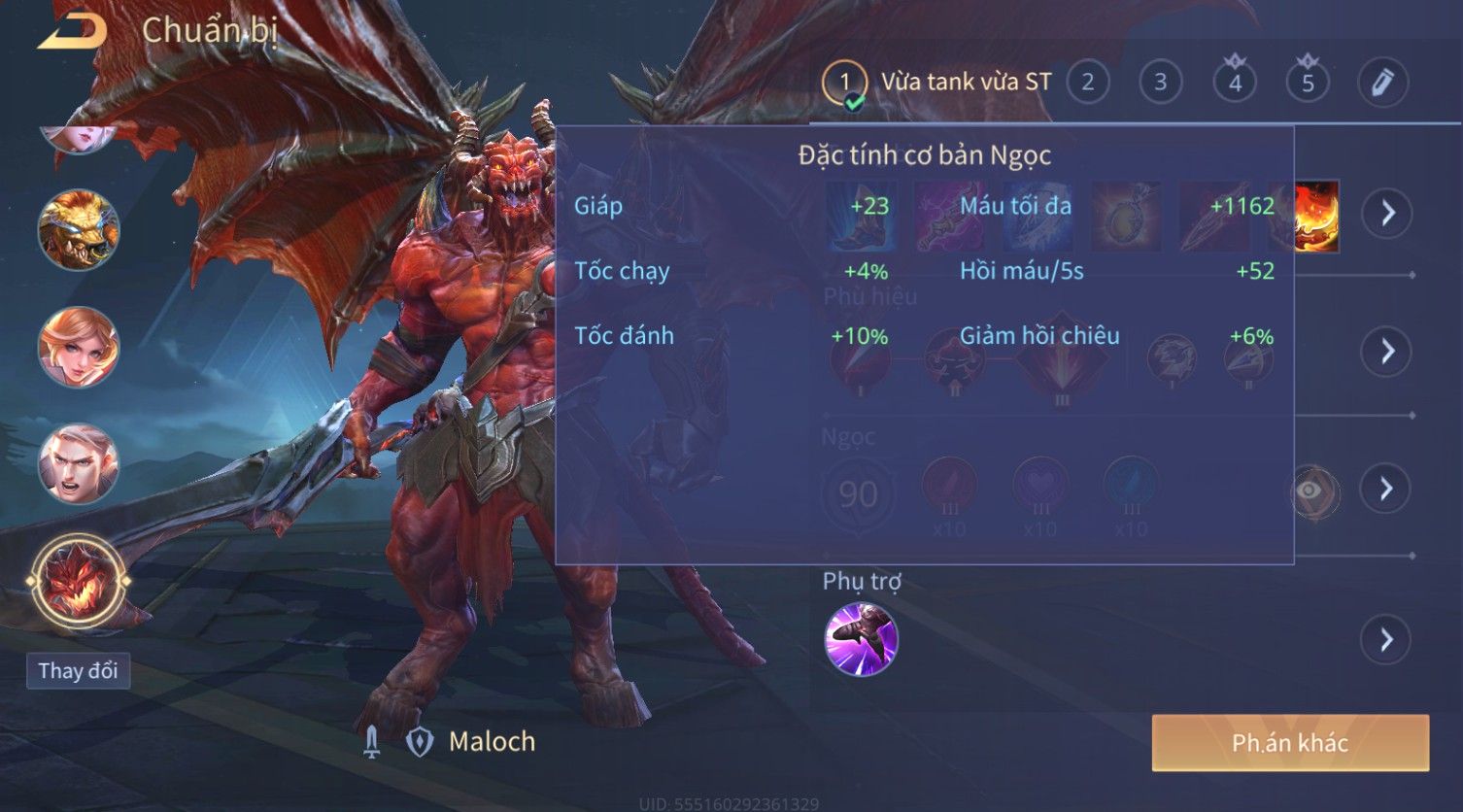Choose preset tab 4

coord(1235,84)
